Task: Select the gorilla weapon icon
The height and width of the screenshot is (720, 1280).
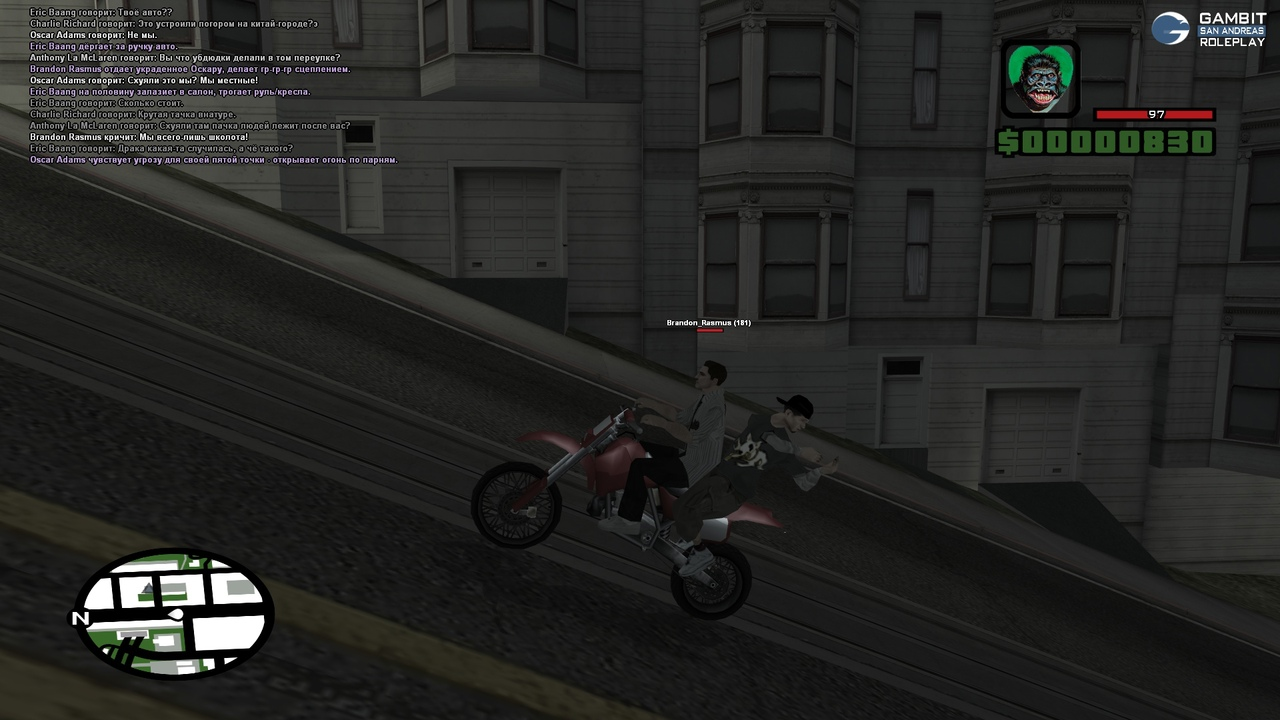Action: pyautogui.click(x=1040, y=78)
